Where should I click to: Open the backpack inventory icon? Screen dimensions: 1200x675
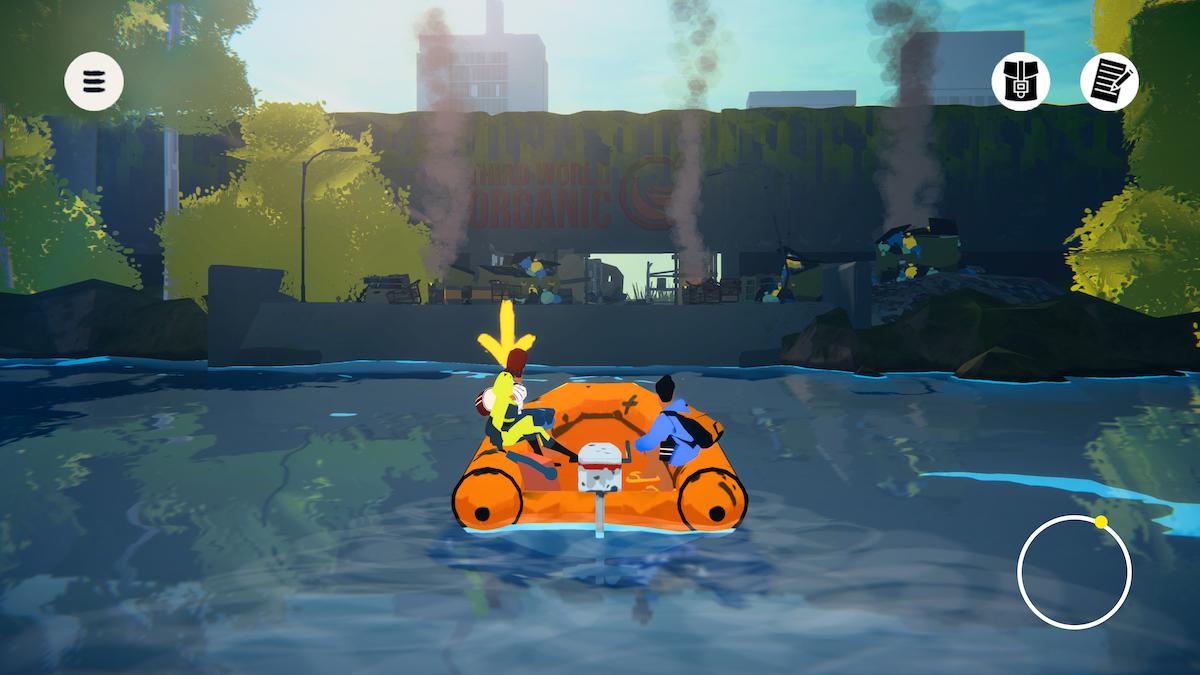pyautogui.click(x=1021, y=80)
